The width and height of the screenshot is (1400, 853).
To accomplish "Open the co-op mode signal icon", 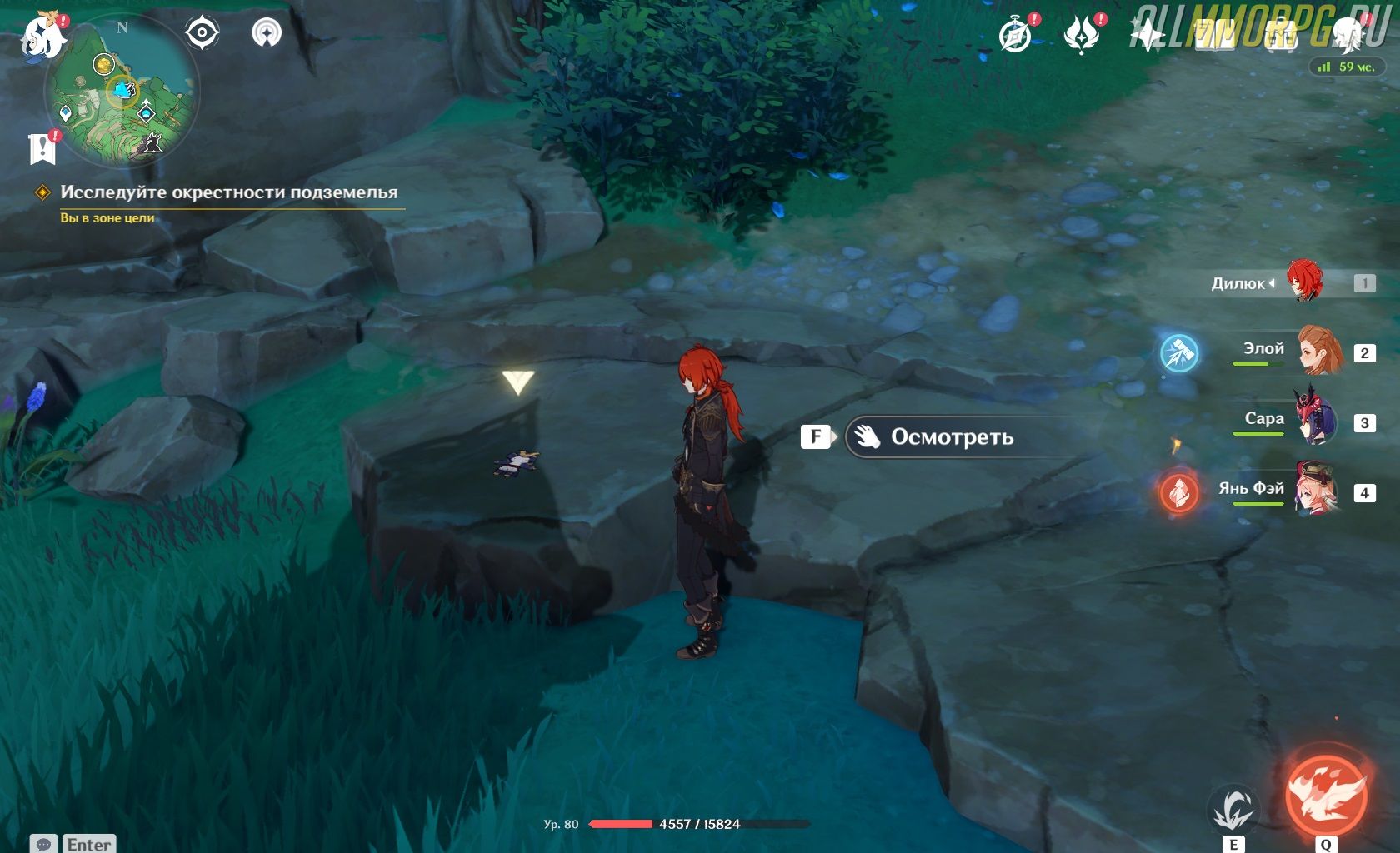I will pyautogui.click(x=267, y=33).
